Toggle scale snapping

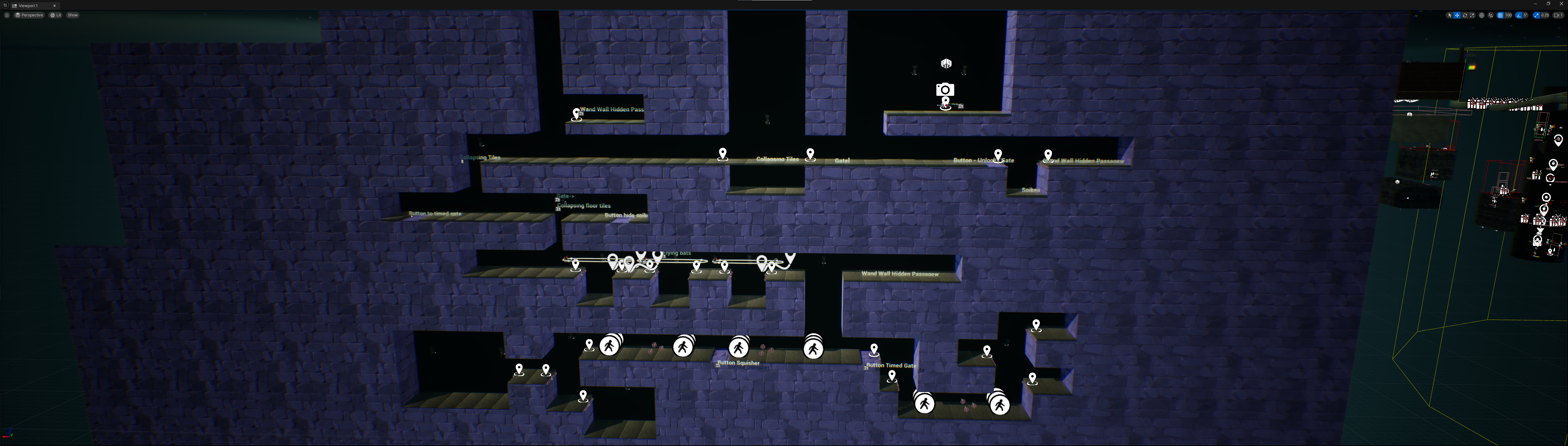(1537, 15)
